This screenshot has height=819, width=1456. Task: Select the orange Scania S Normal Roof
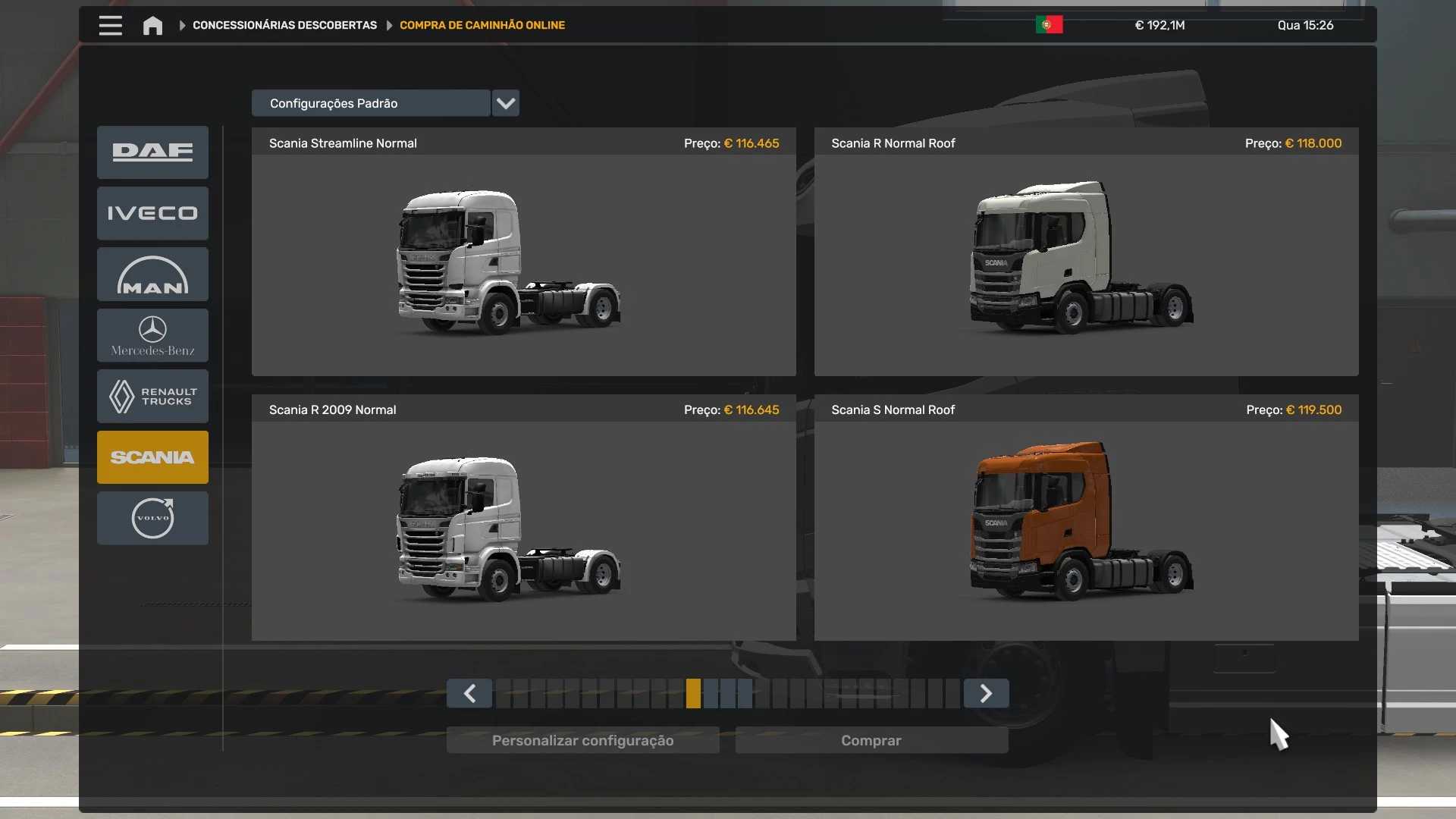(x=1085, y=529)
